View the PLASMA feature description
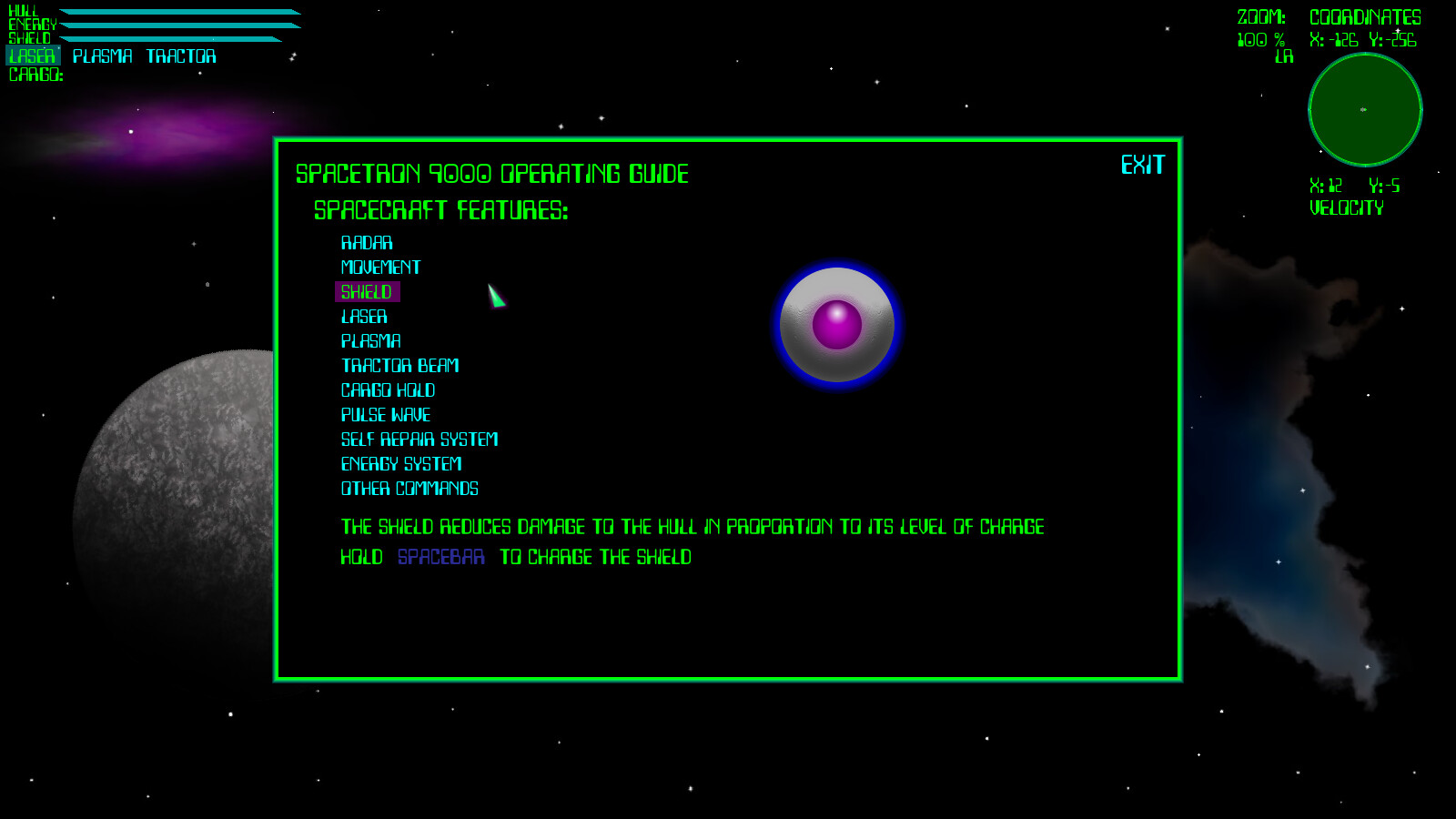 [x=370, y=341]
